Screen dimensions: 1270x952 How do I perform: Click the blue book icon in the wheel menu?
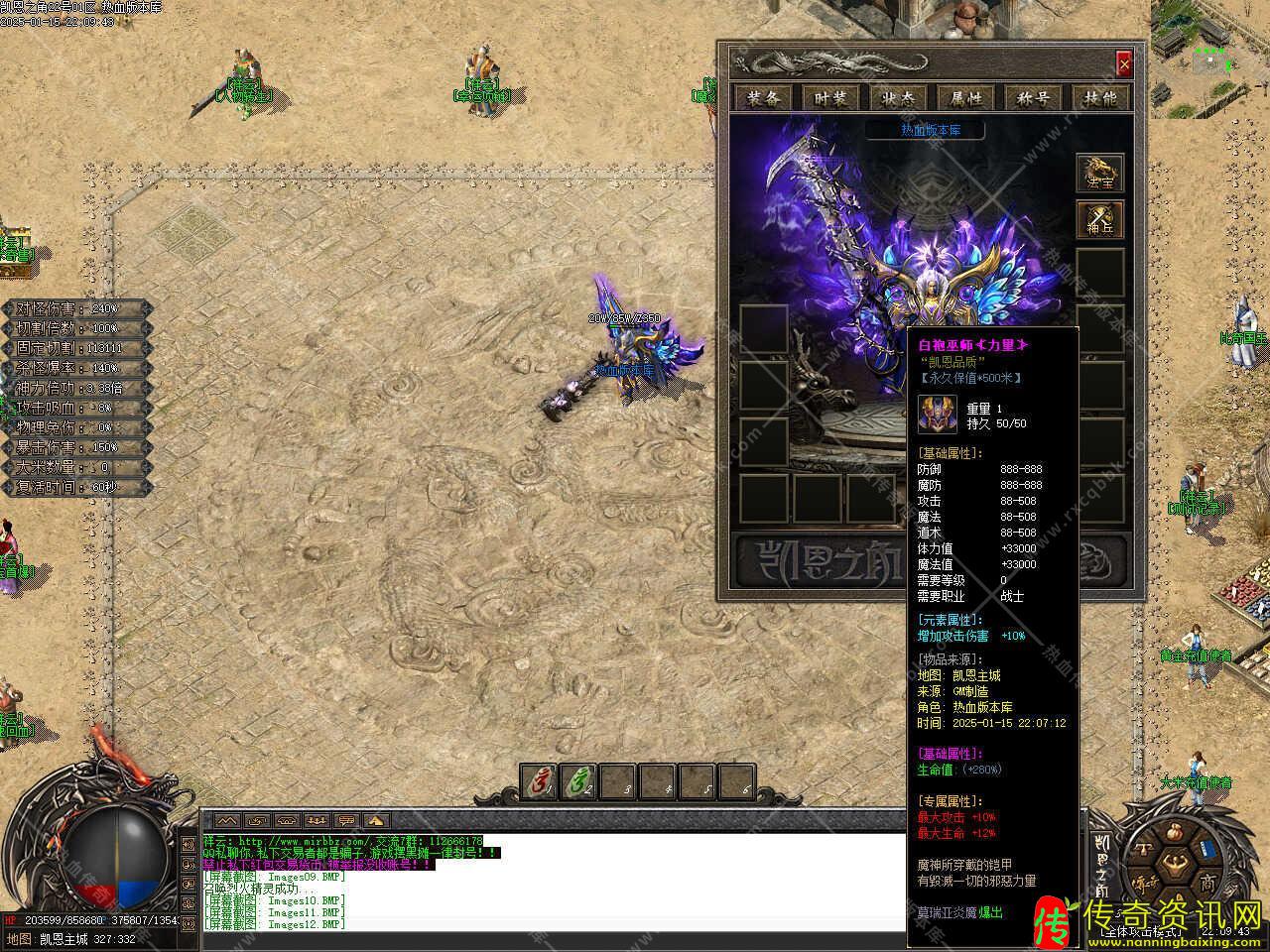[x=1206, y=851]
